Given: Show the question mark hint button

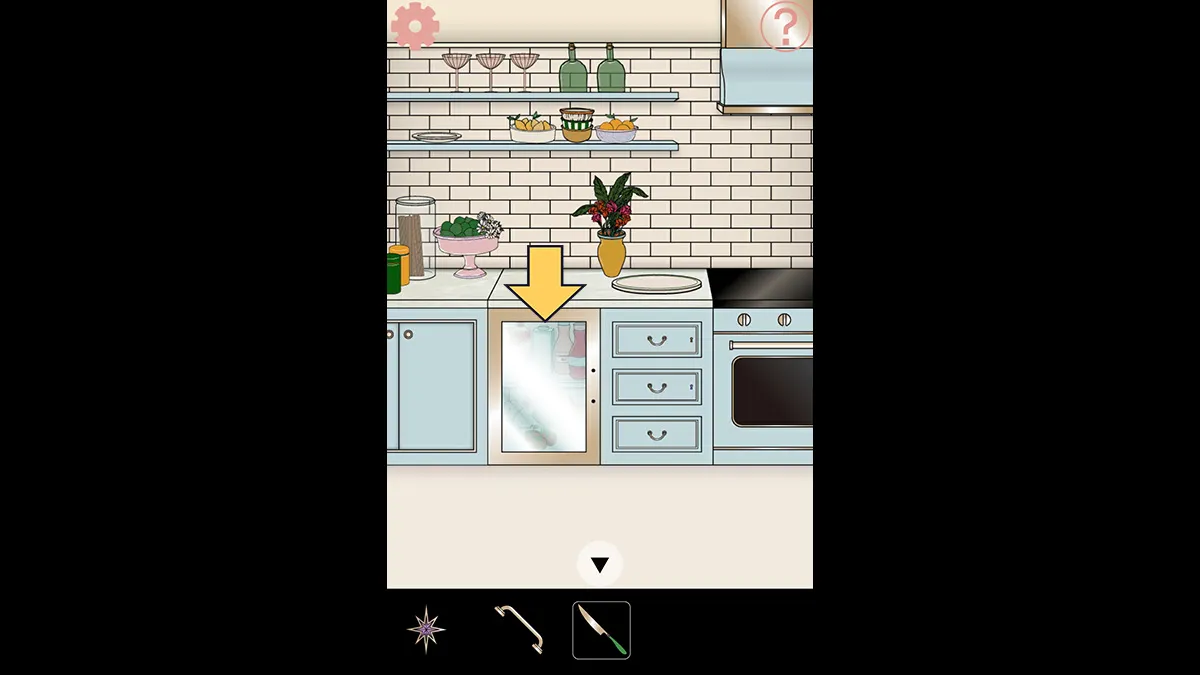Looking at the screenshot, I should click(x=785, y=27).
